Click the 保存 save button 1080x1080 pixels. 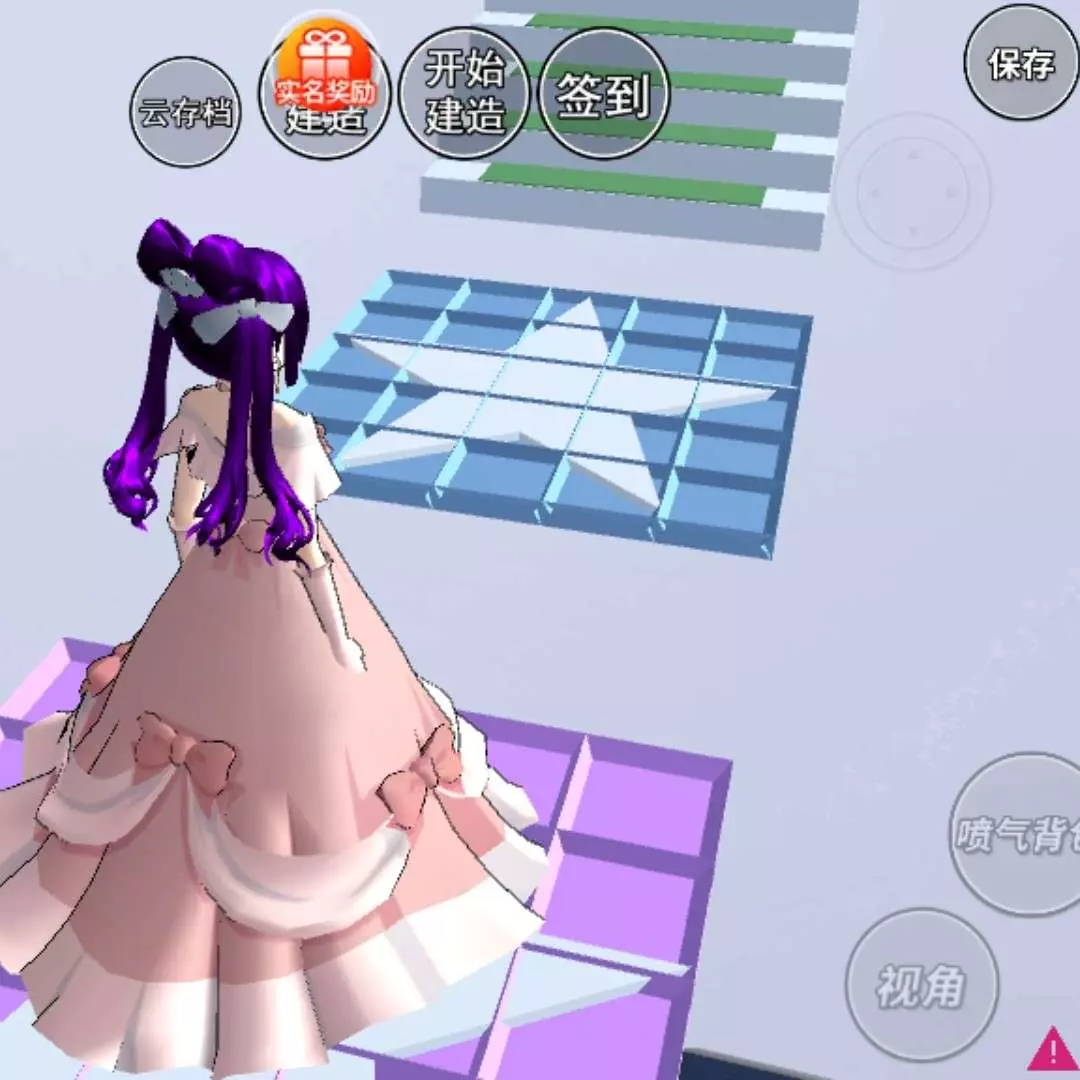pyautogui.click(x=1022, y=64)
